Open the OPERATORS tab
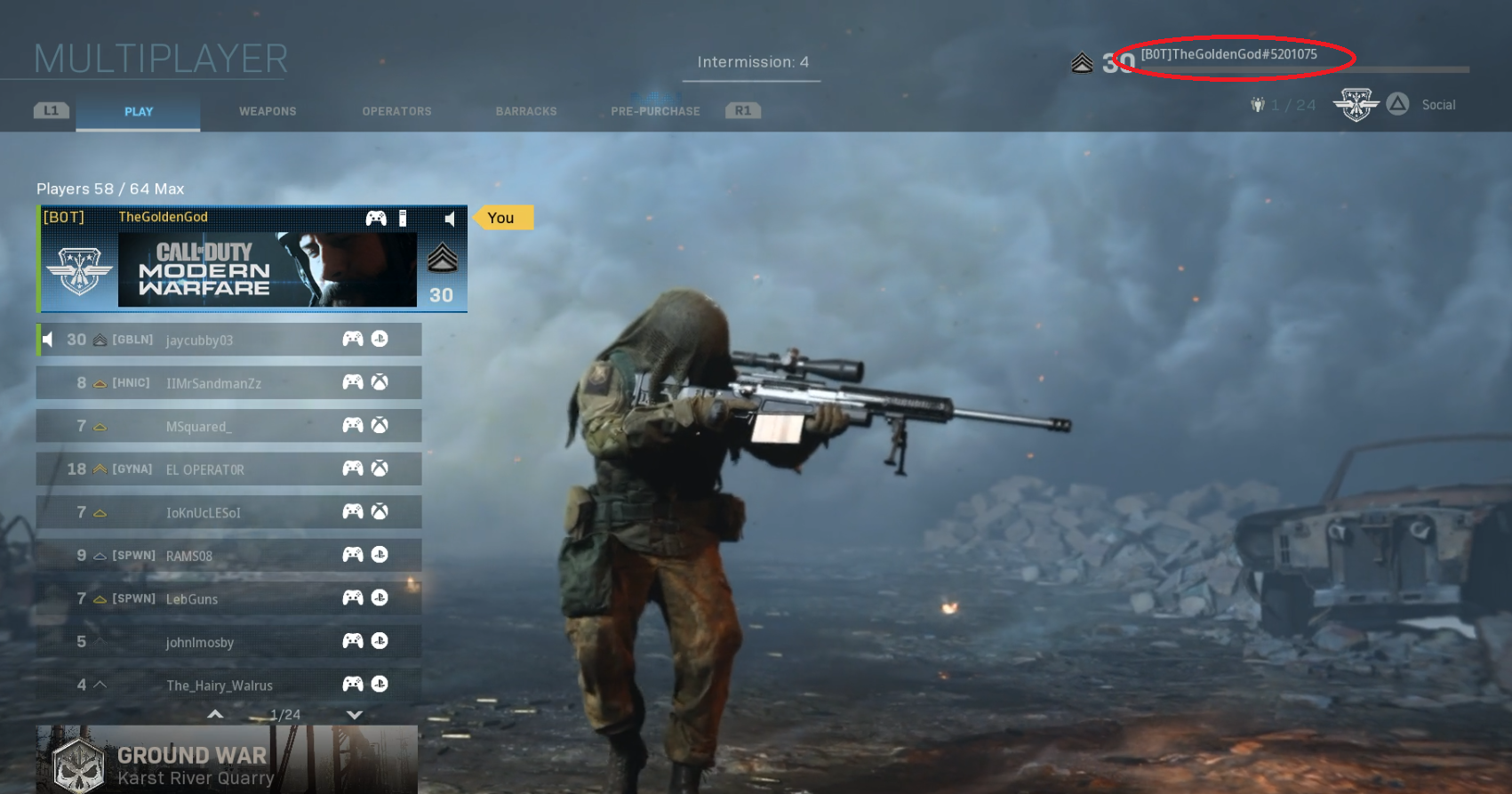Image resolution: width=1512 pixels, height=794 pixels. pos(396,111)
